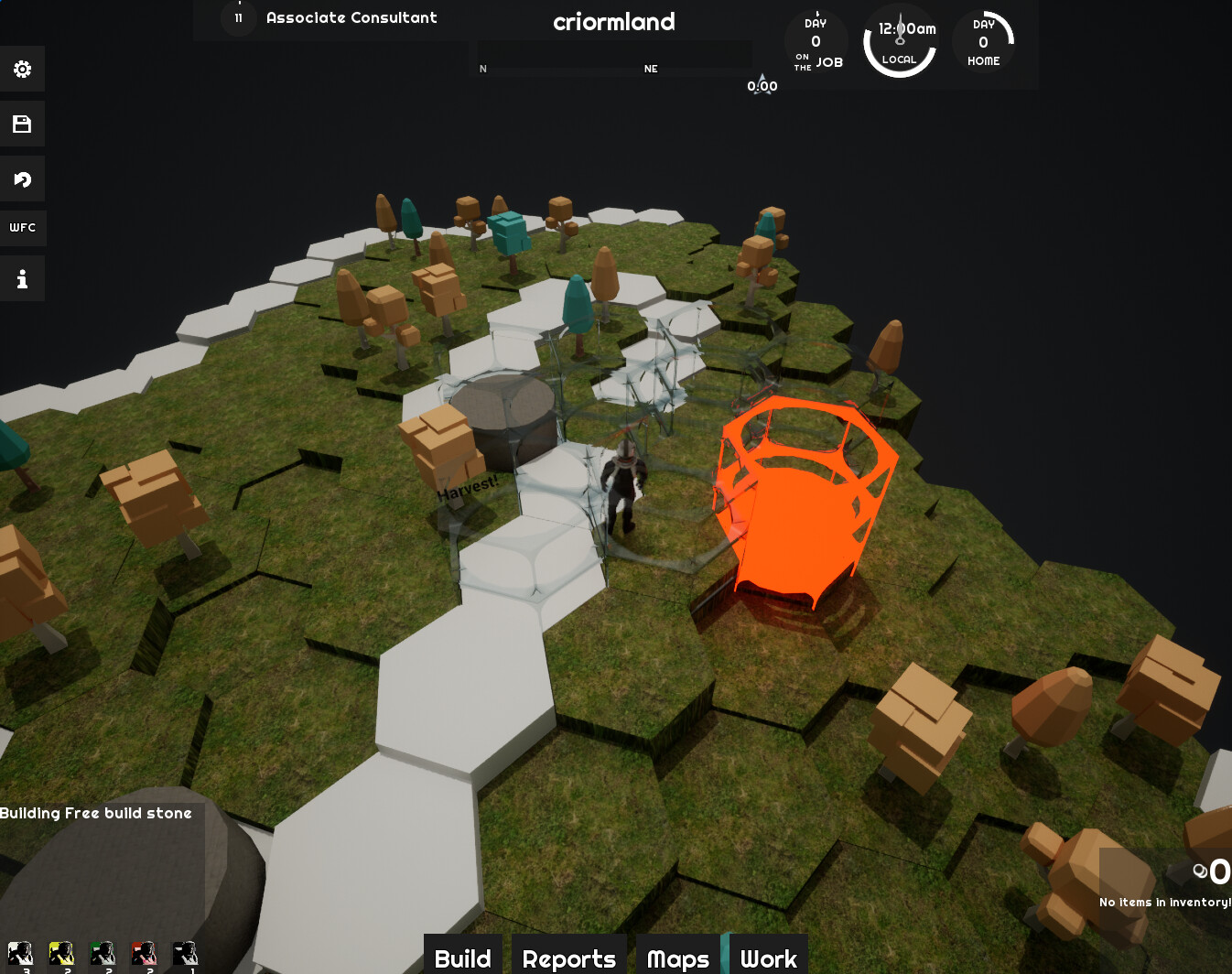
Task: Click the WFC sidebar icon
Action: [23, 227]
